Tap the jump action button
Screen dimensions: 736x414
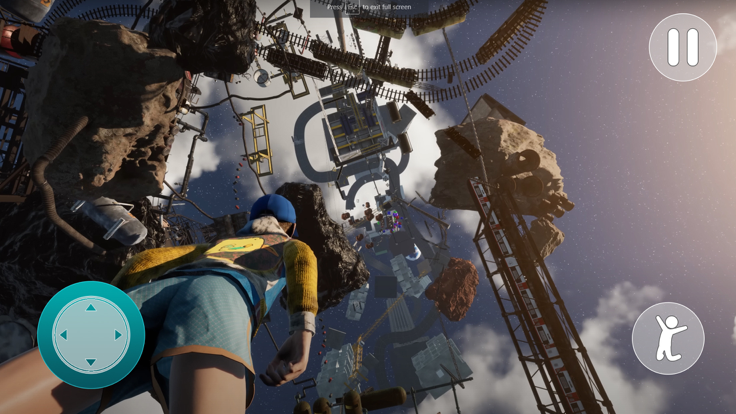[x=668, y=338]
